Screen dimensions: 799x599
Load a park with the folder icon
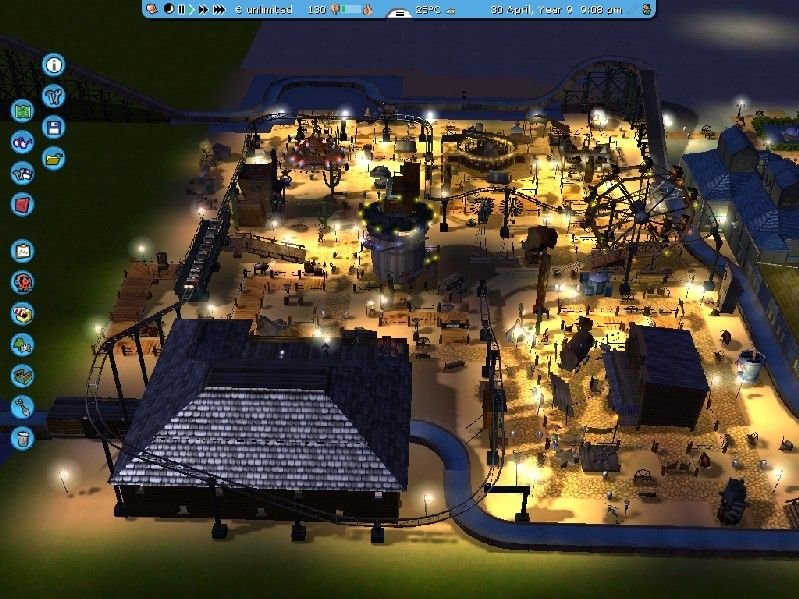point(54,157)
